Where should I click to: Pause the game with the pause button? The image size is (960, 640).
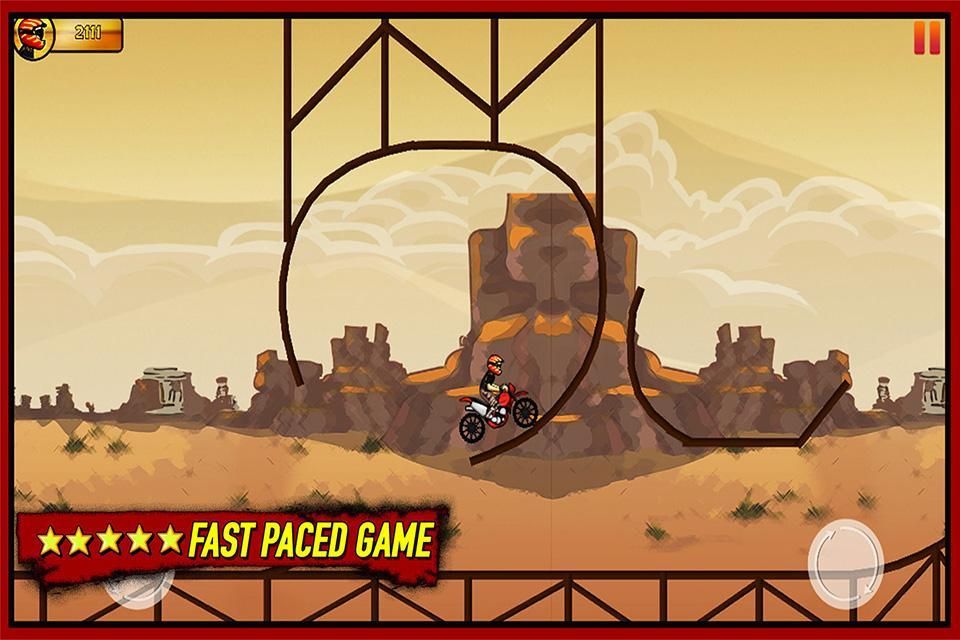tap(927, 38)
